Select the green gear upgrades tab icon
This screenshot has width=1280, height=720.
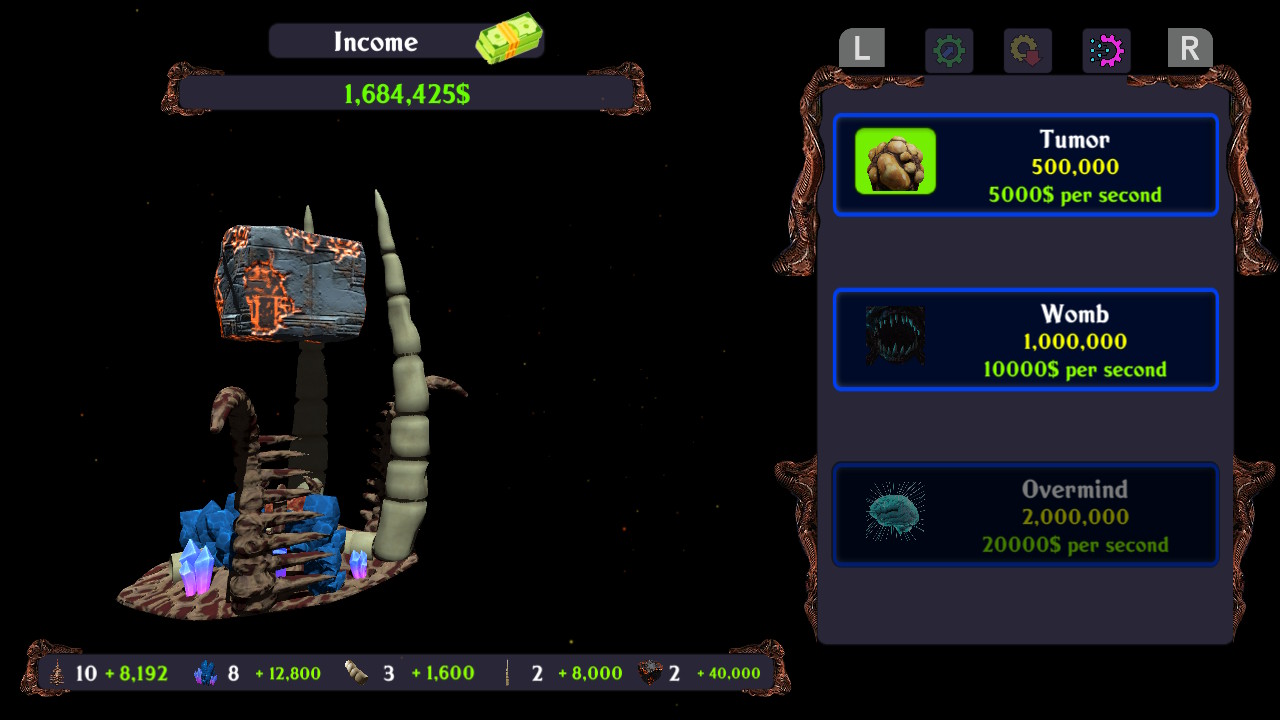pyautogui.click(x=948, y=51)
